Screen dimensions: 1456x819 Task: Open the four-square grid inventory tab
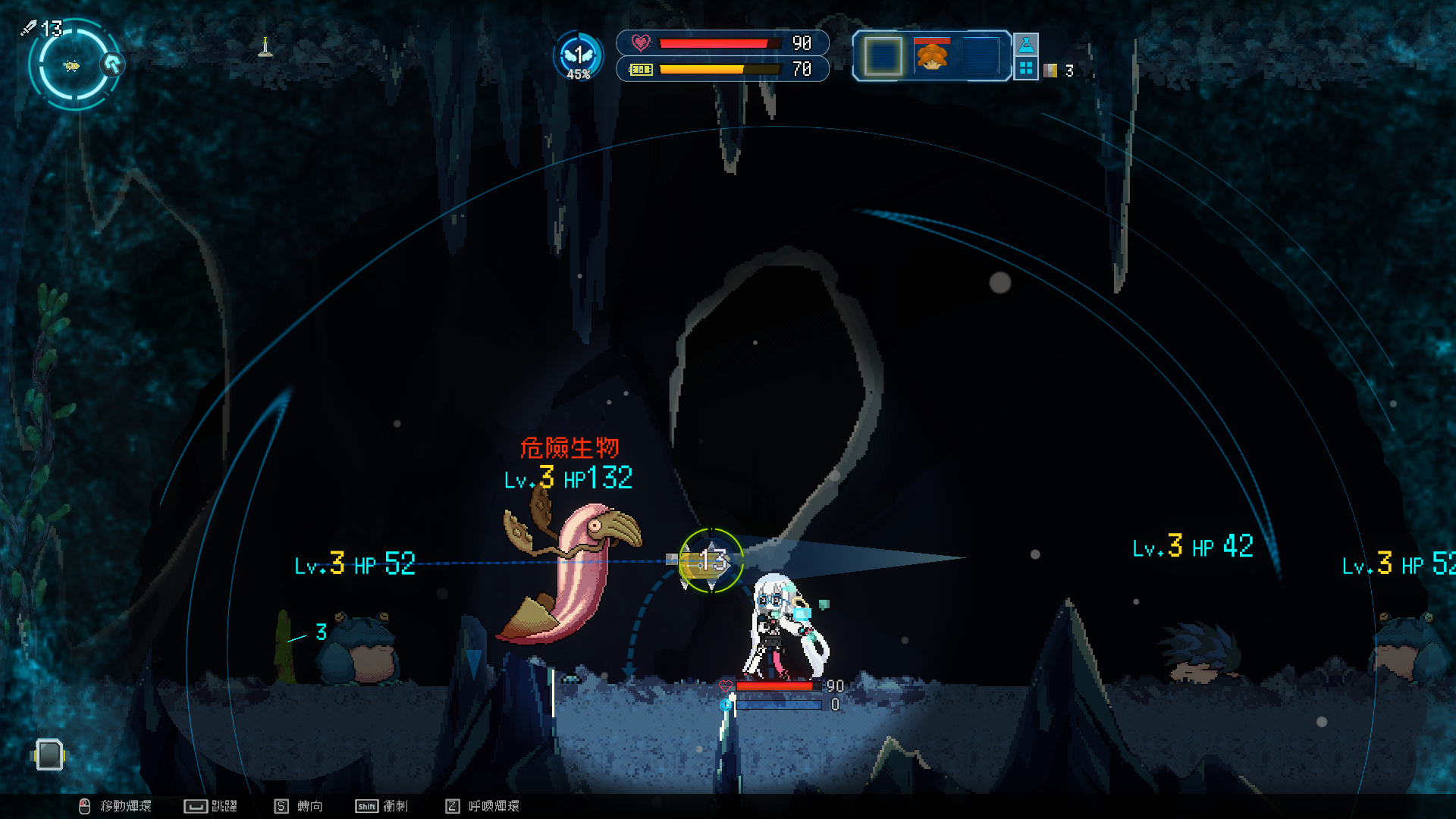1026,69
